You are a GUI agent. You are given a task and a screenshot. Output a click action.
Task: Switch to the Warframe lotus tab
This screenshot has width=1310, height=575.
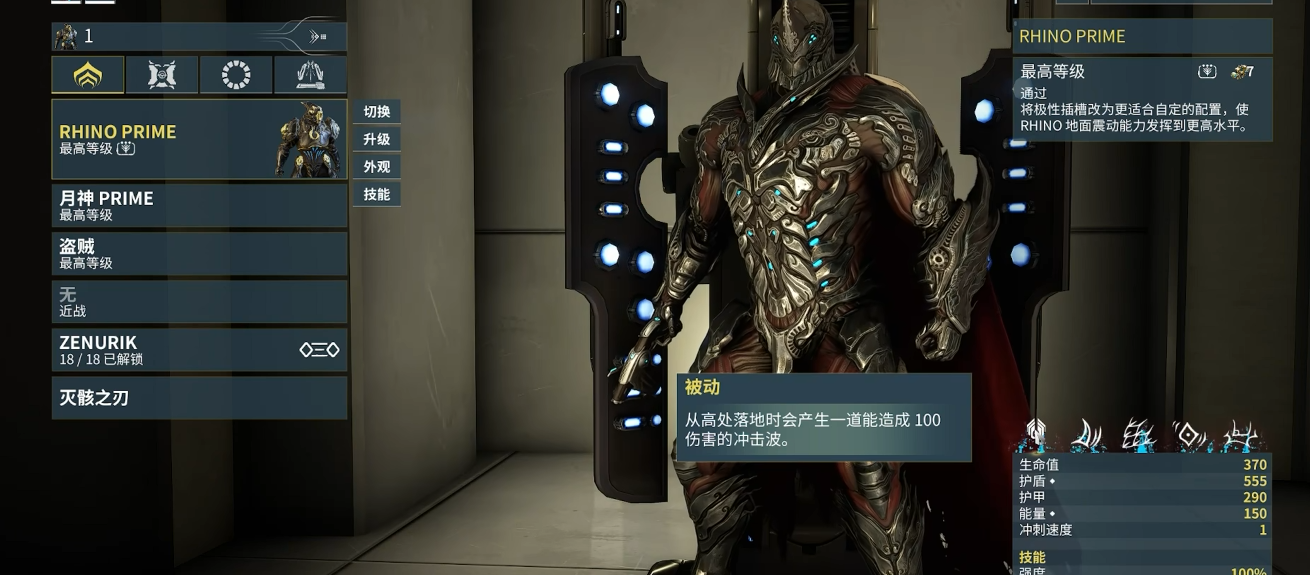tap(88, 75)
